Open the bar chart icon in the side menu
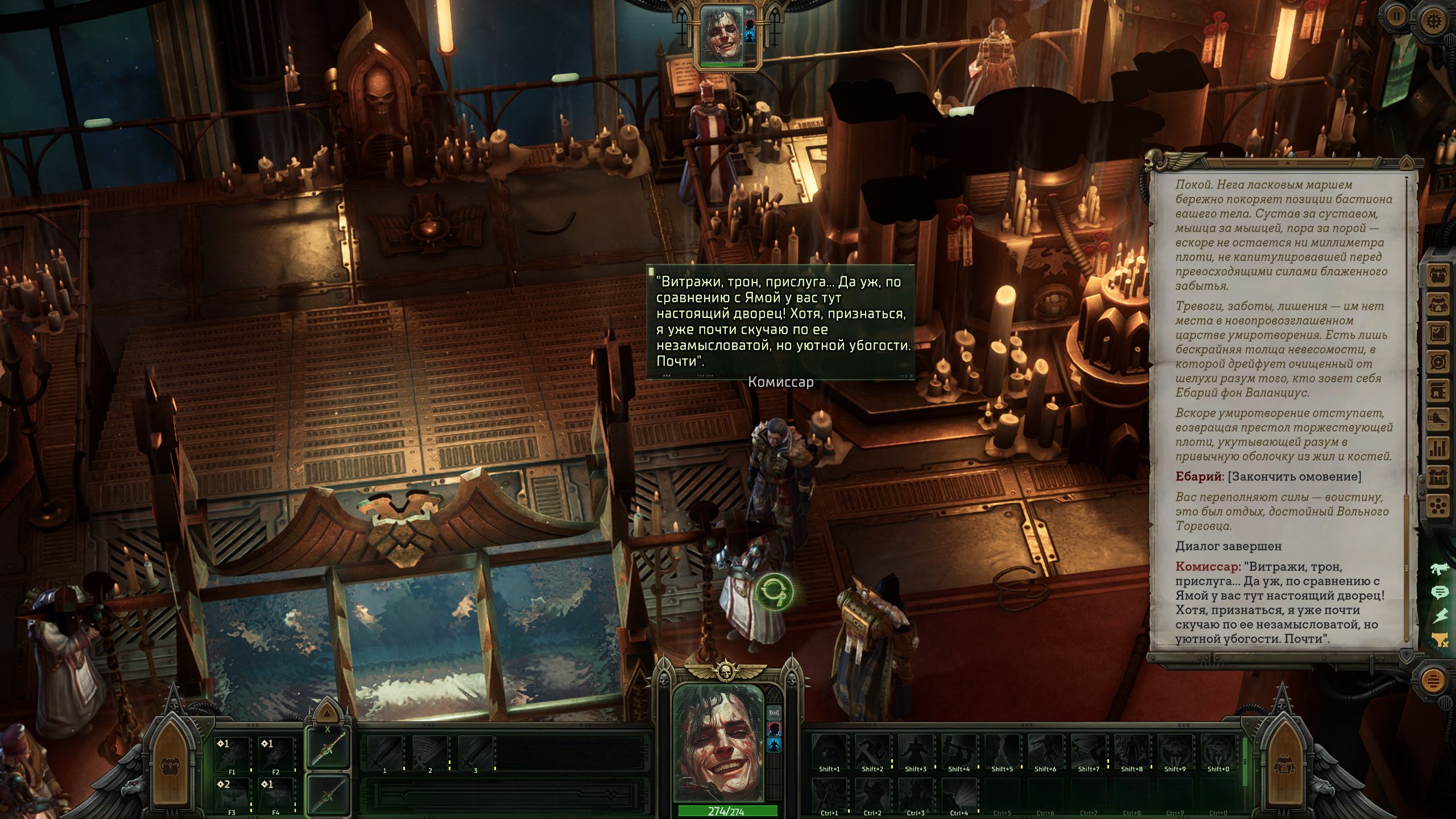The height and width of the screenshot is (819, 1456). click(x=1439, y=448)
